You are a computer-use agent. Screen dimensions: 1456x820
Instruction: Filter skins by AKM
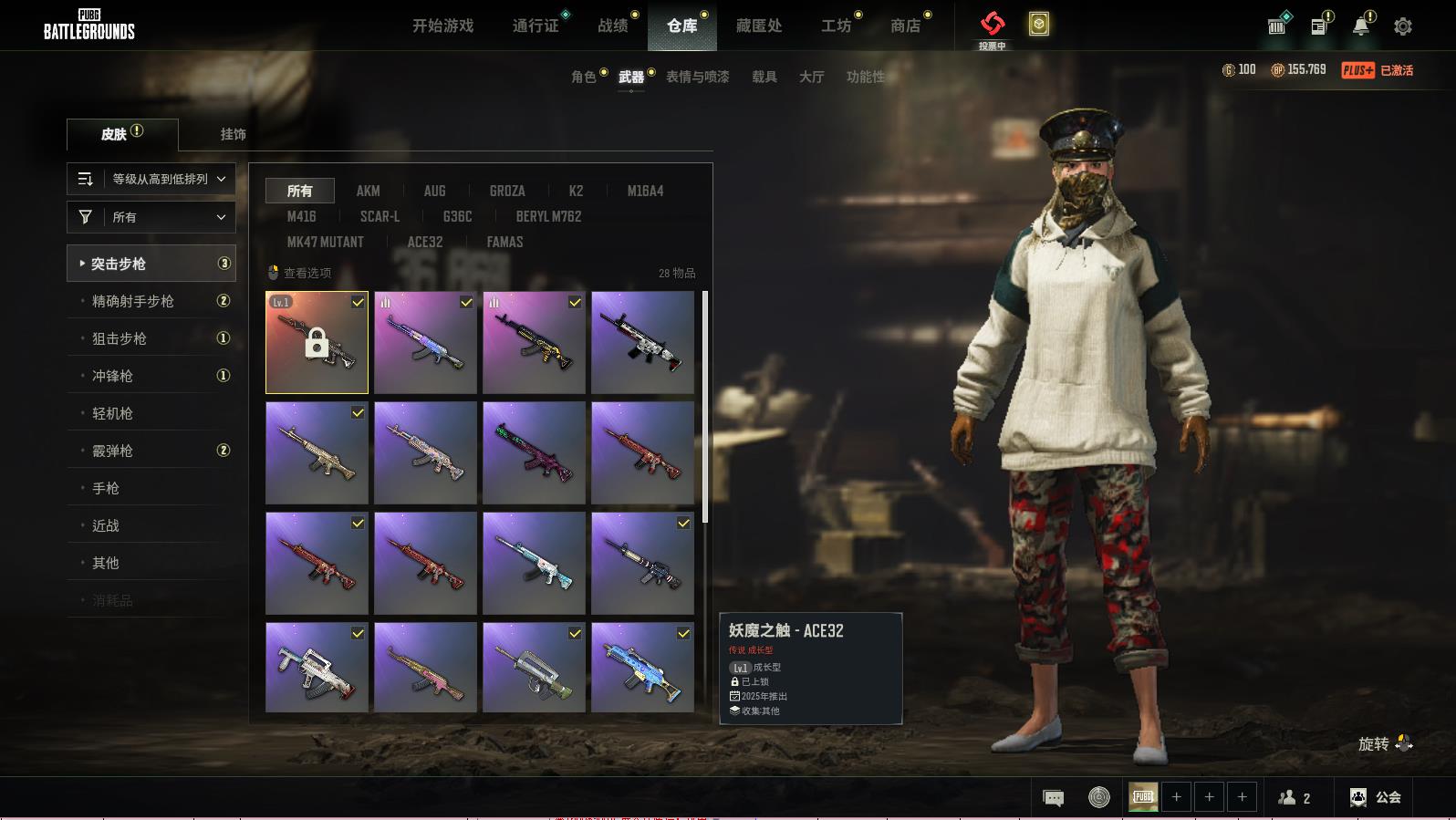(x=368, y=191)
